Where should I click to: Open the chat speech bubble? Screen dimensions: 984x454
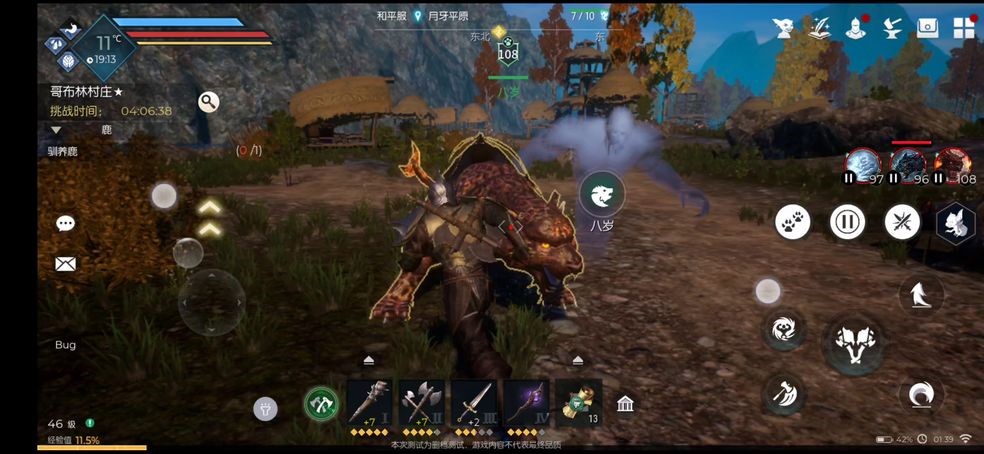(66, 224)
